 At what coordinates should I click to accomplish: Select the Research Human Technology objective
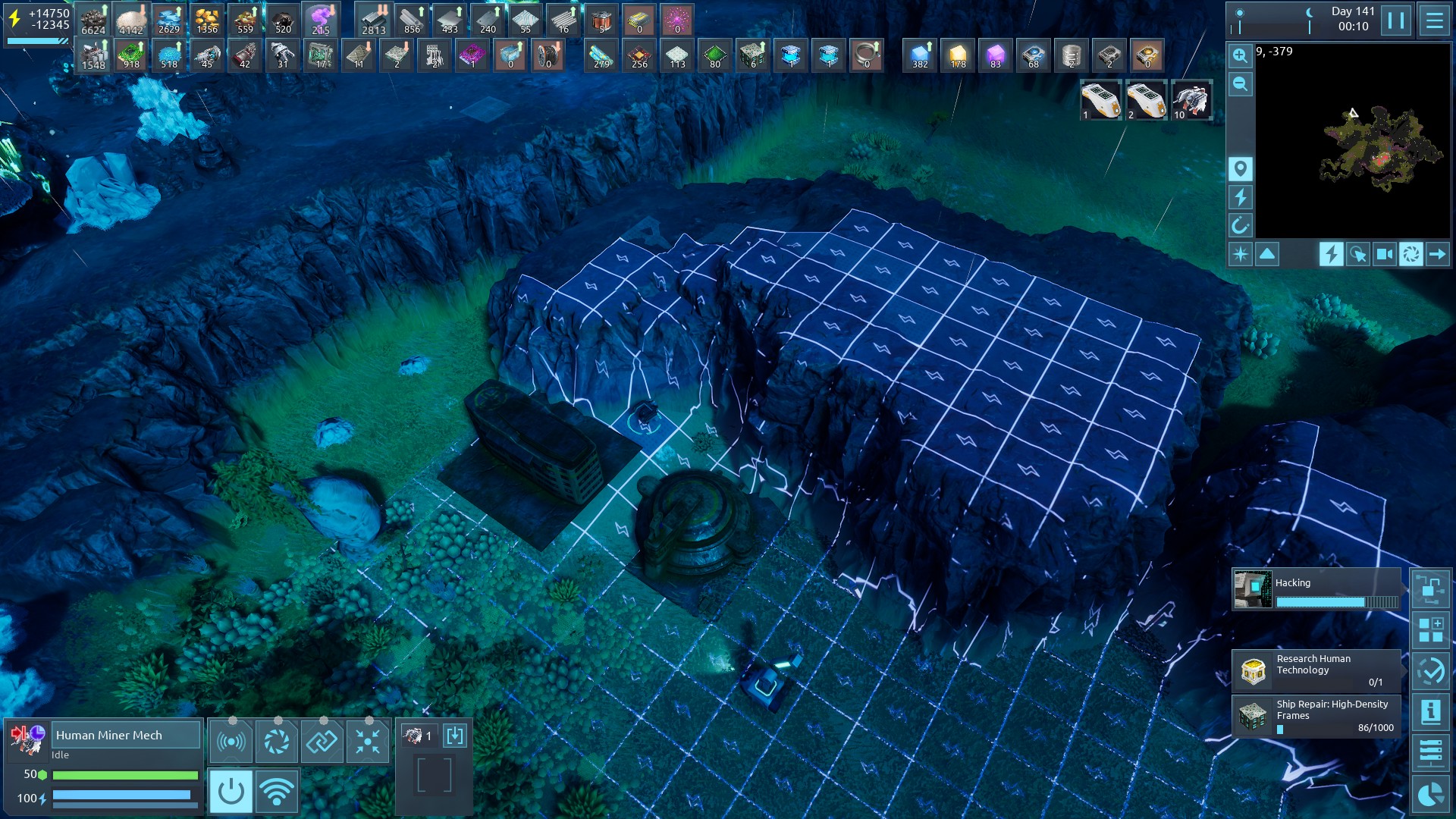point(1316,670)
